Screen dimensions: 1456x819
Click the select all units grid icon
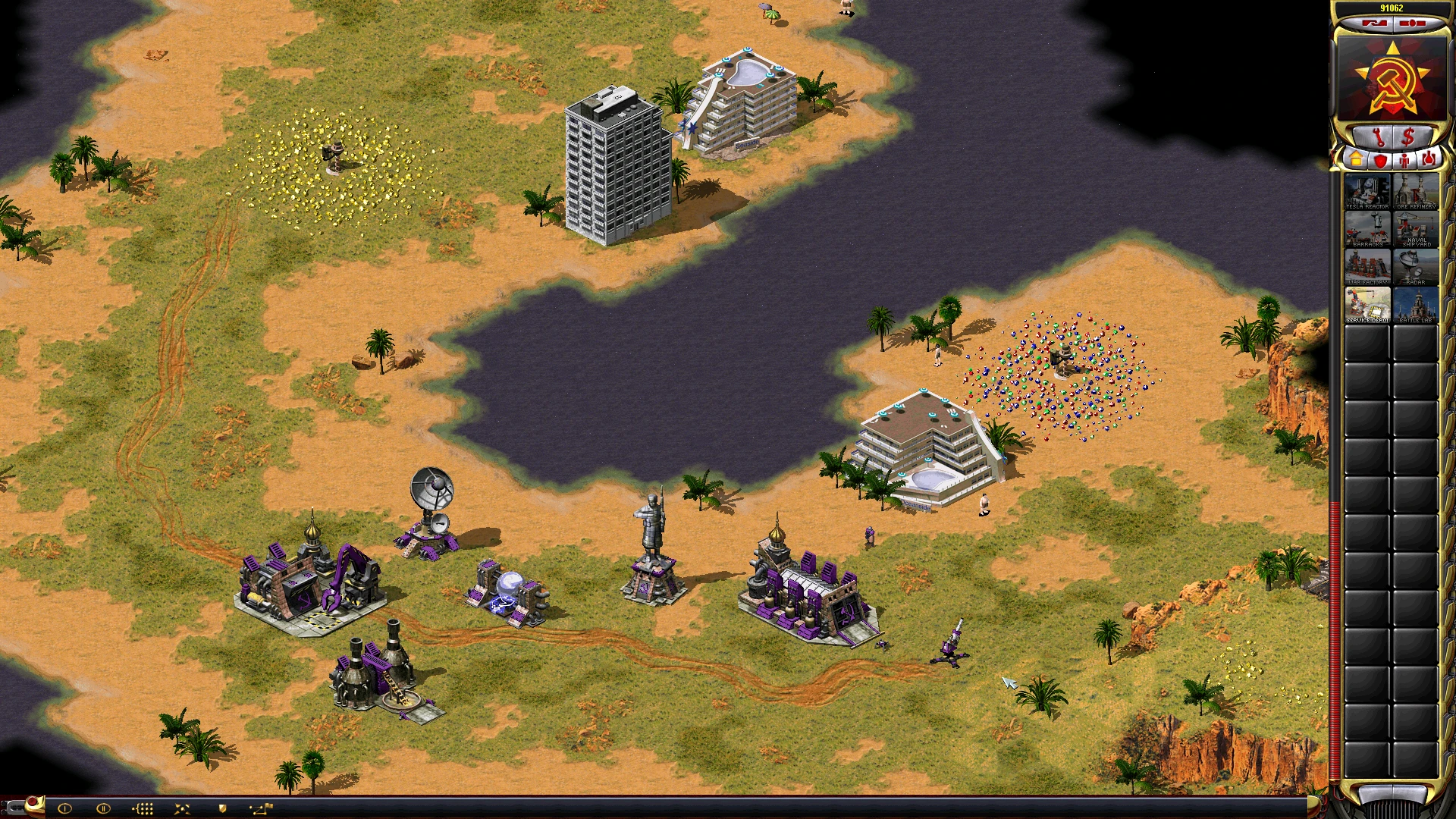143,808
